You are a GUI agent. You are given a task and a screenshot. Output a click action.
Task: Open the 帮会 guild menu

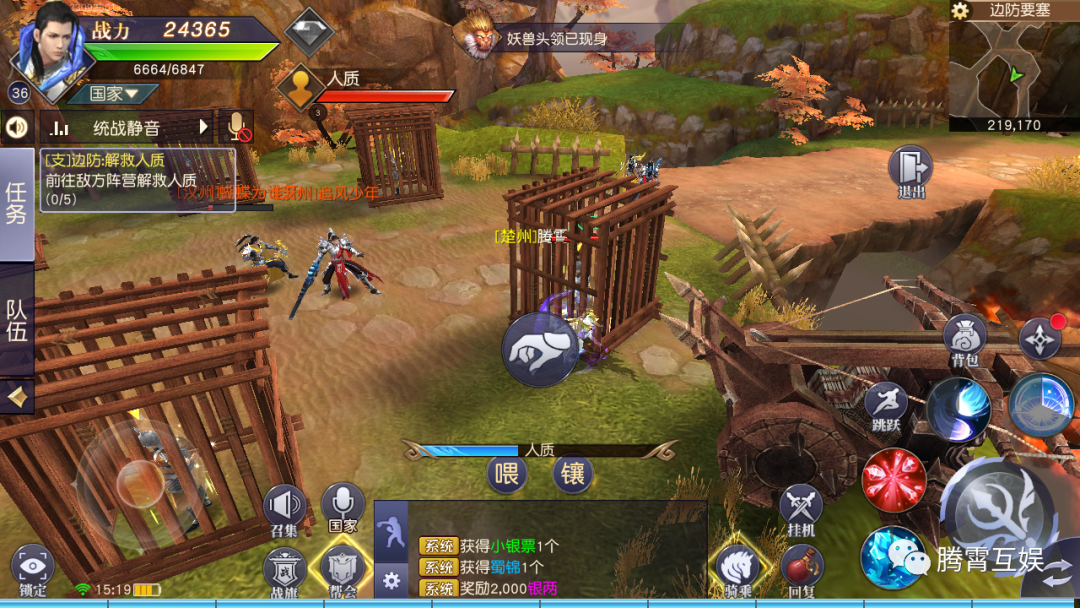click(342, 570)
